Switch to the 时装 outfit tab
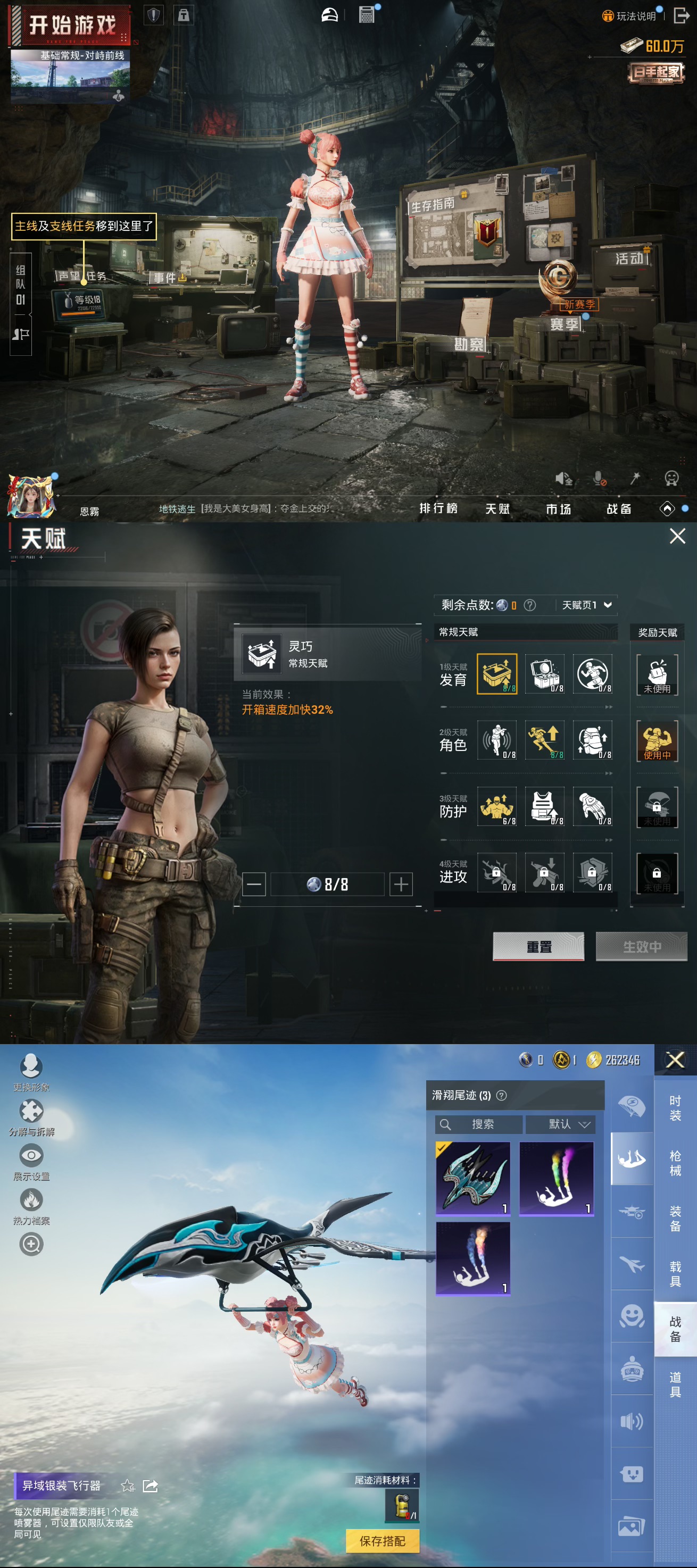Viewport: 697px width, 1568px height. point(675,1108)
